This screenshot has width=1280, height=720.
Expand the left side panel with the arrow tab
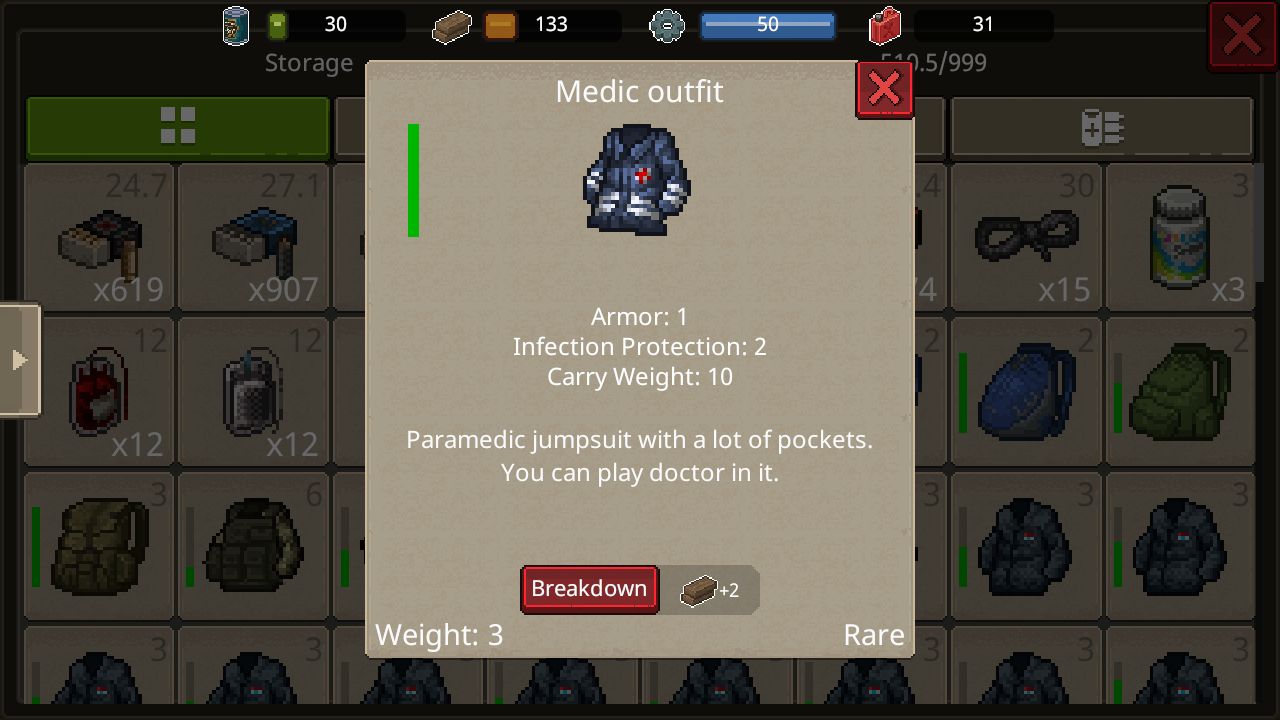[x=20, y=360]
